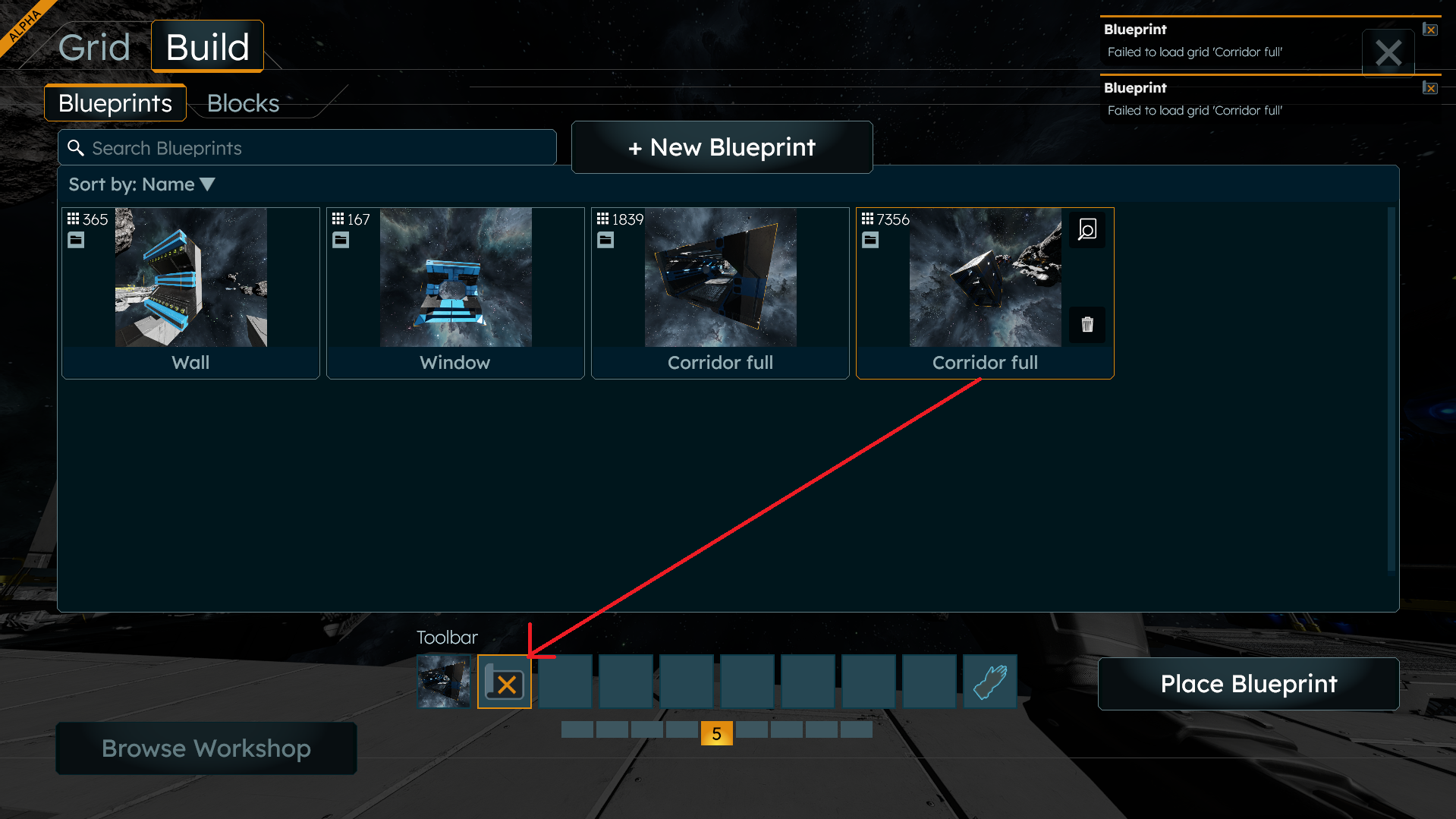Select toolbar page 5 indicator
Screen dimensions: 1456x819
click(x=716, y=733)
